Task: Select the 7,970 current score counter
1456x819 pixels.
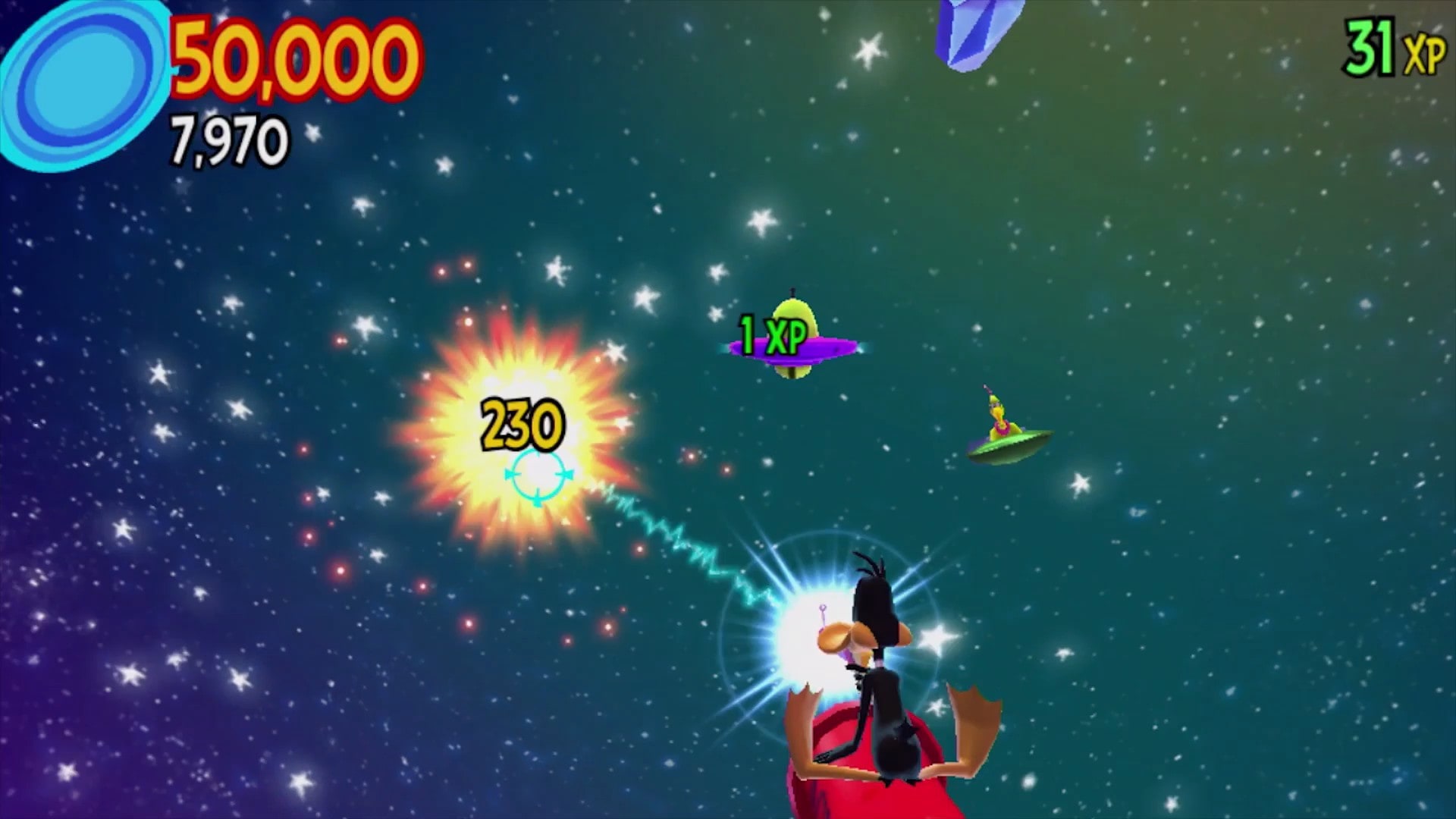Action: click(x=231, y=140)
